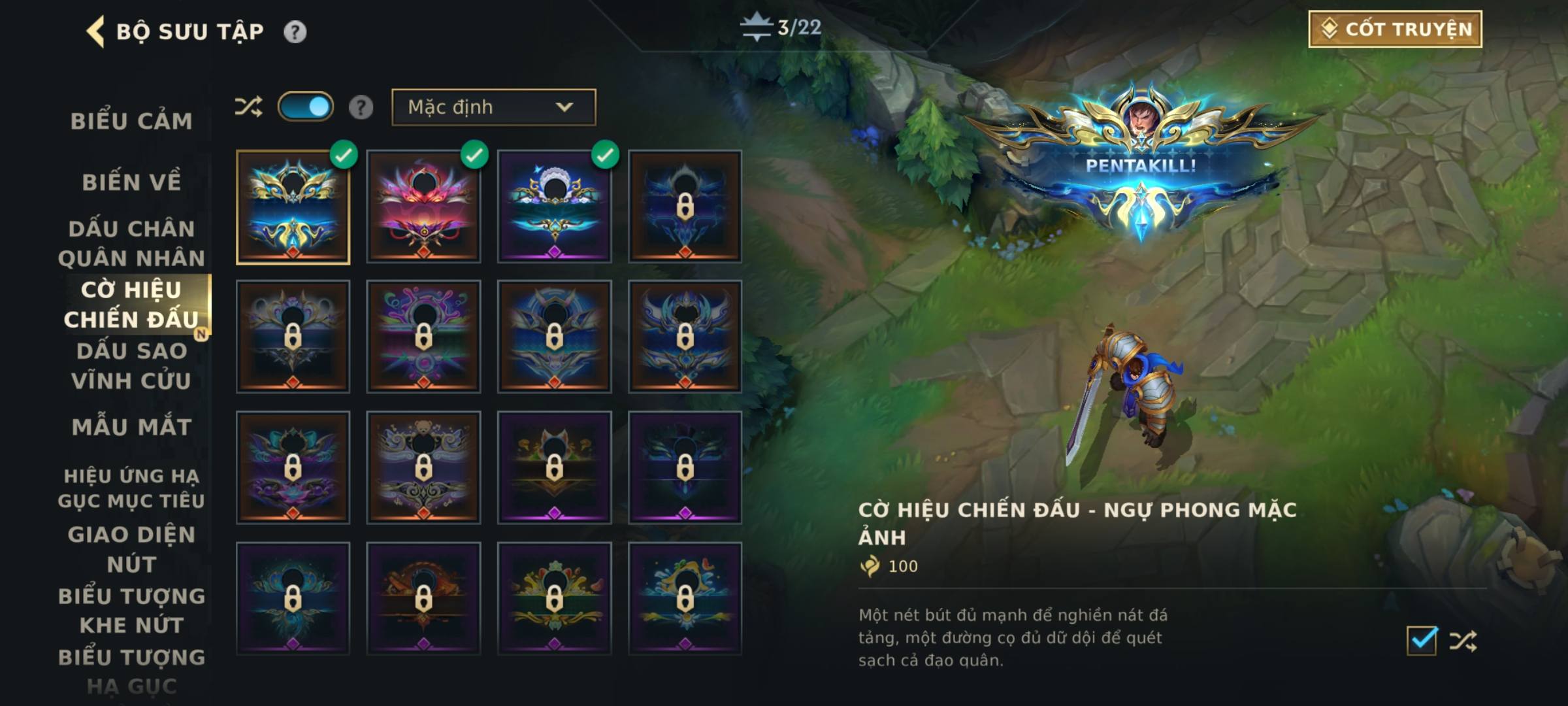This screenshot has width=1568, height=706.
Task: Open the Cốt Truyện button
Action: tap(1395, 29)
